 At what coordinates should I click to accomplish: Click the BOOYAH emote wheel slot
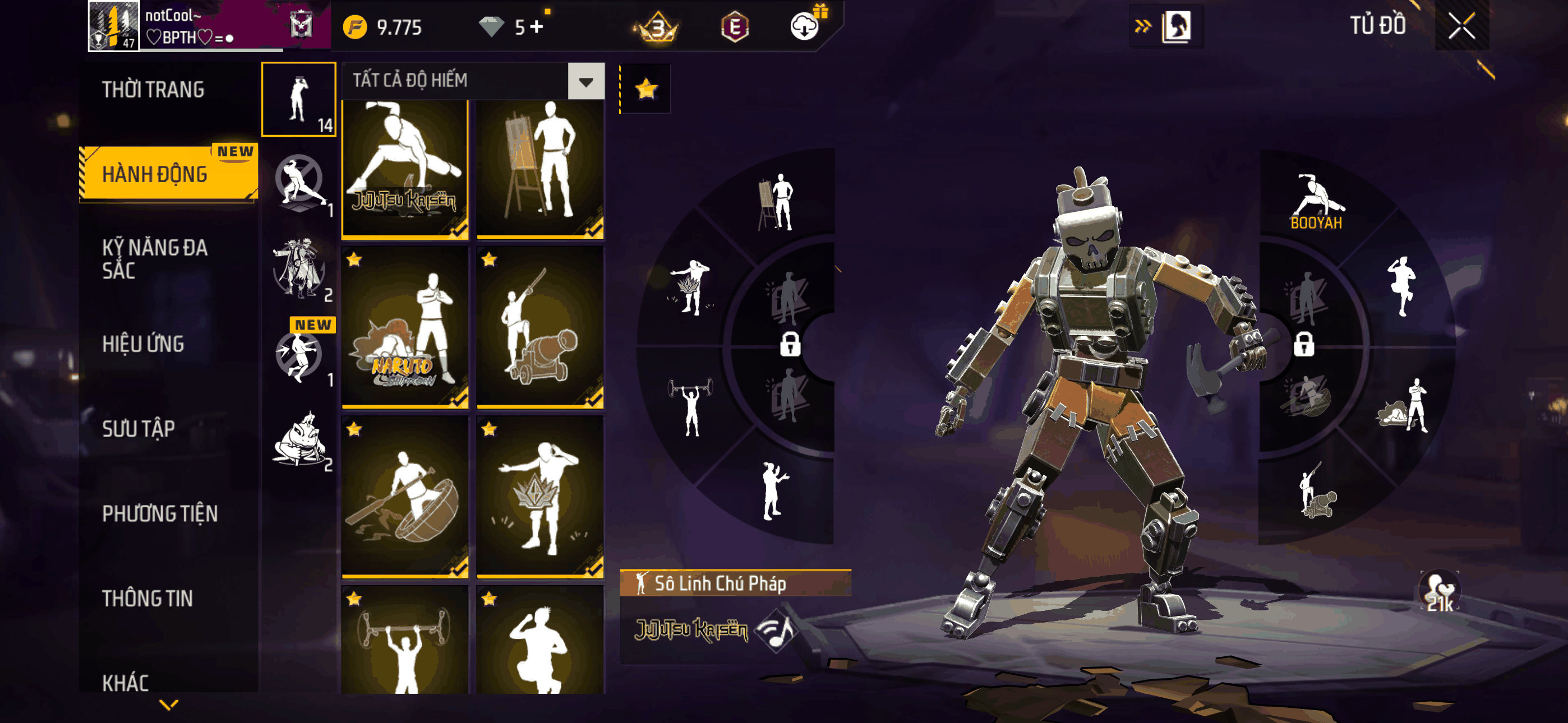(1316, 202)
